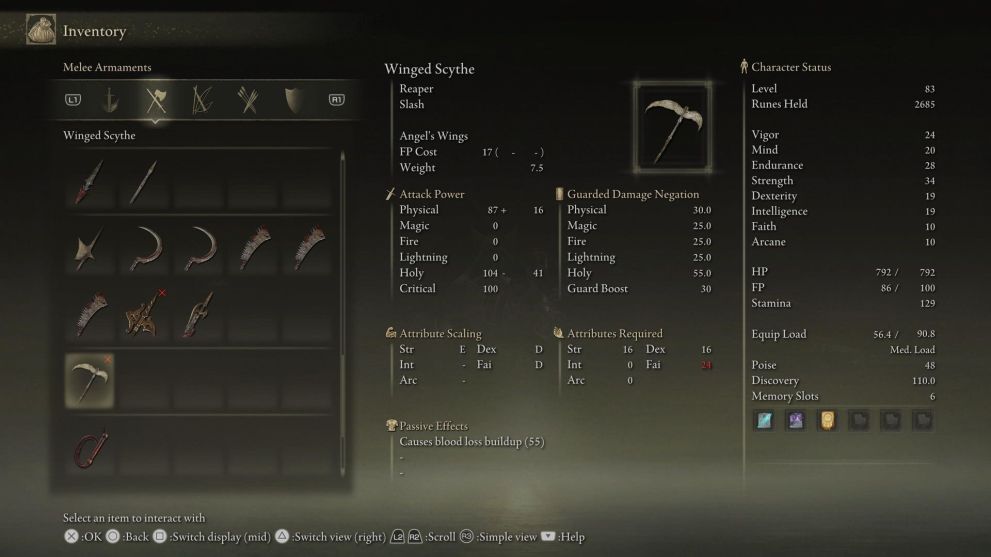This screenshot has height=557, width=991.
Task: Select the highlighted Winged Scythe slot
Action: [x=90, y=380]
